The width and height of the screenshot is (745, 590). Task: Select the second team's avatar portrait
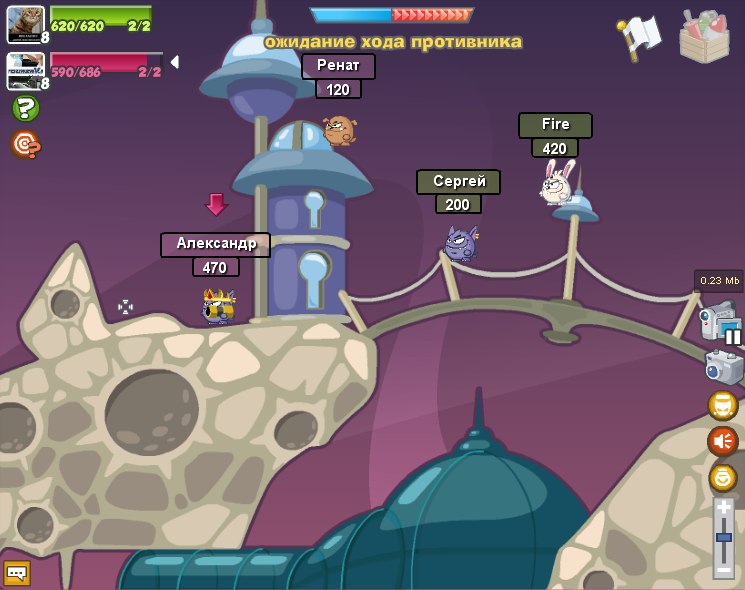point(25,70)
